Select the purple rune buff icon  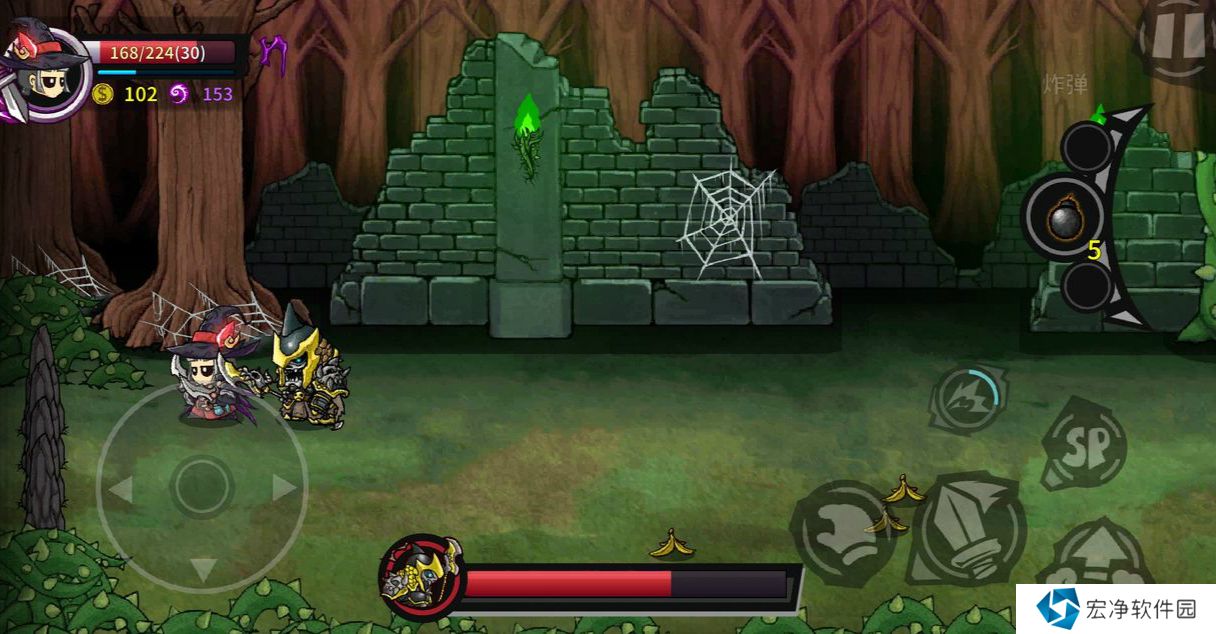click(x=272, y=54)
